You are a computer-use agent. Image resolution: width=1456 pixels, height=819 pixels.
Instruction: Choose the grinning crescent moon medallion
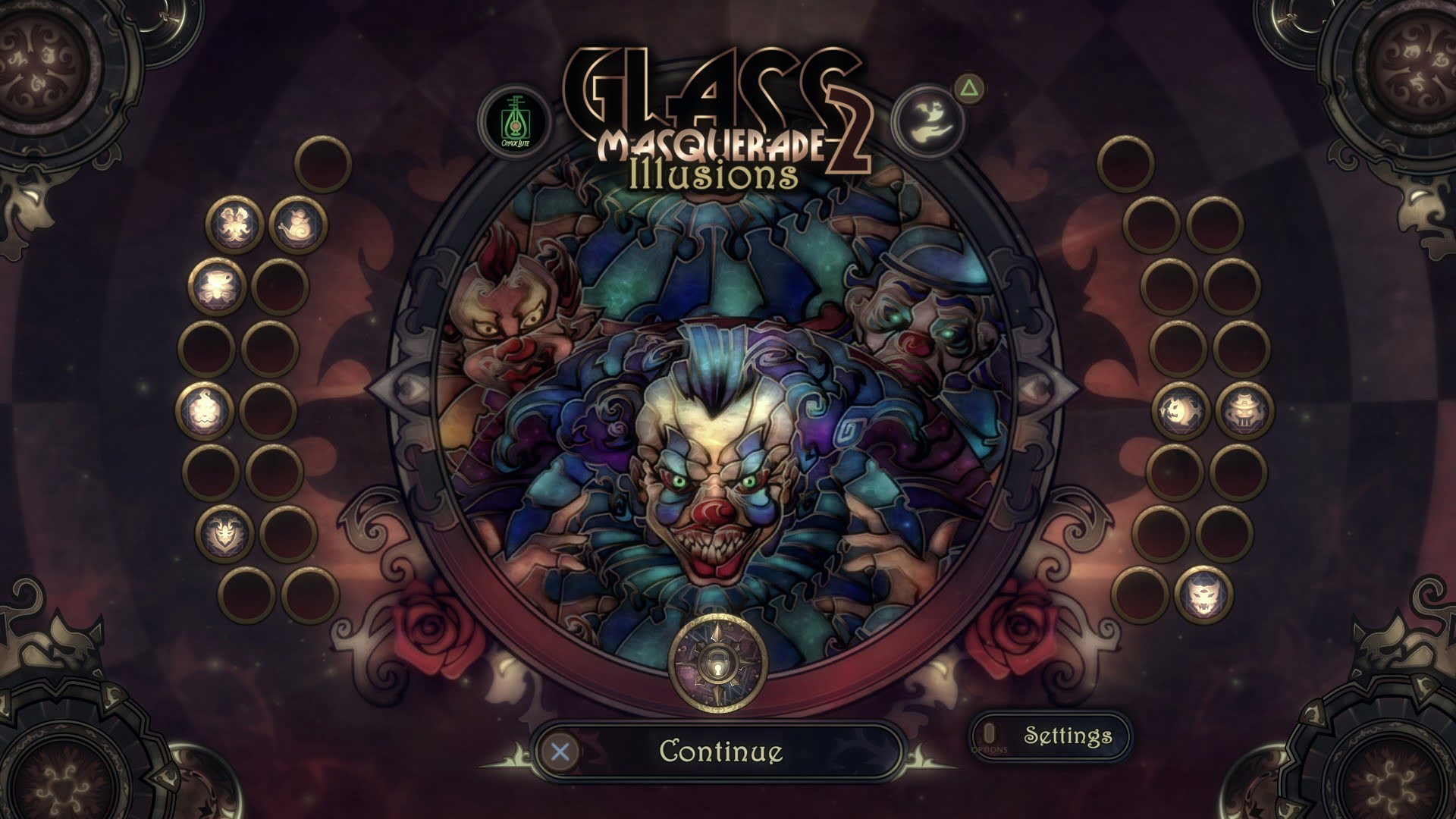1180,411
